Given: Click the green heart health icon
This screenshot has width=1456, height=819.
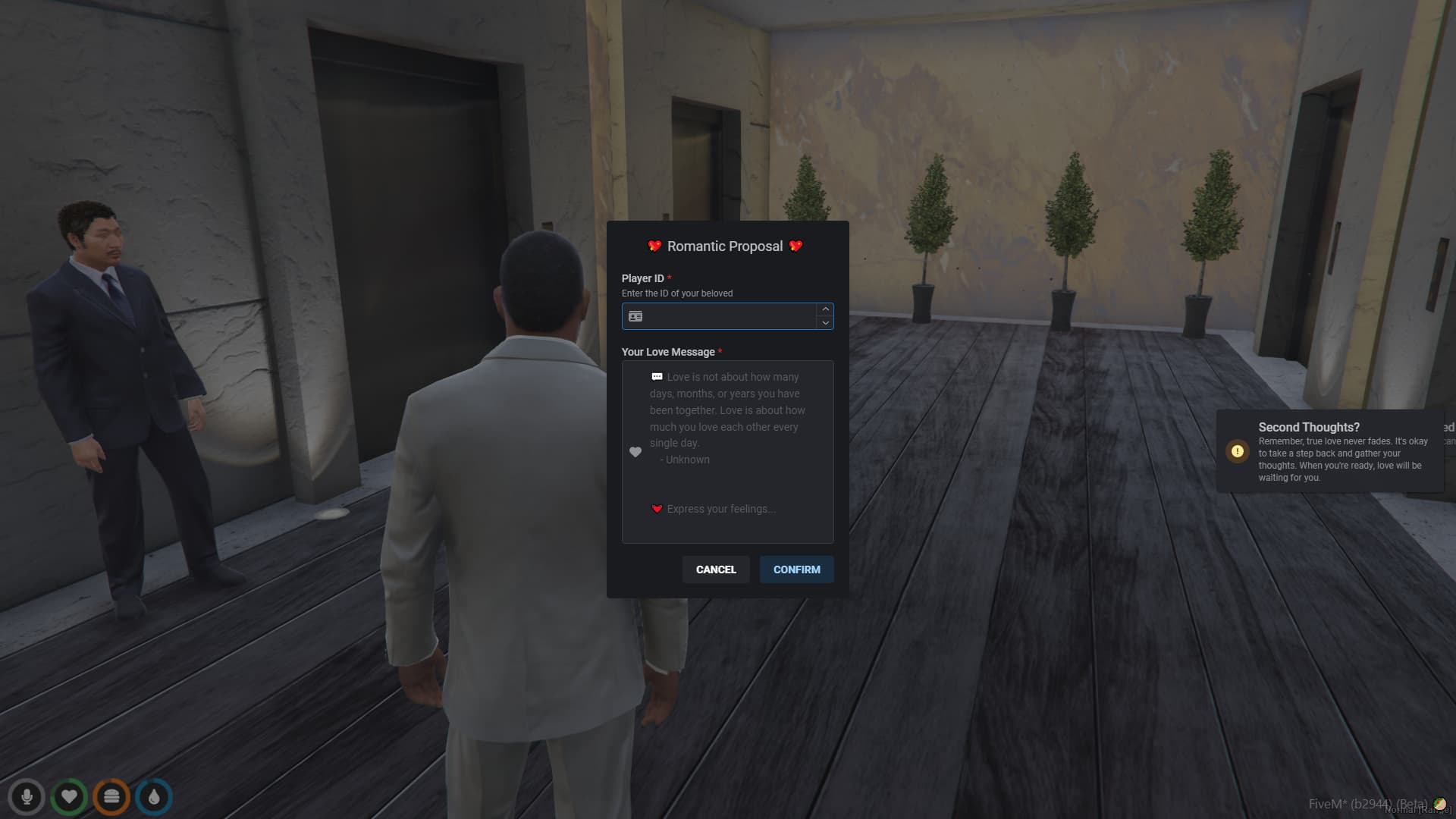Looking at the screenshot, I should click(x=69, y=797).
